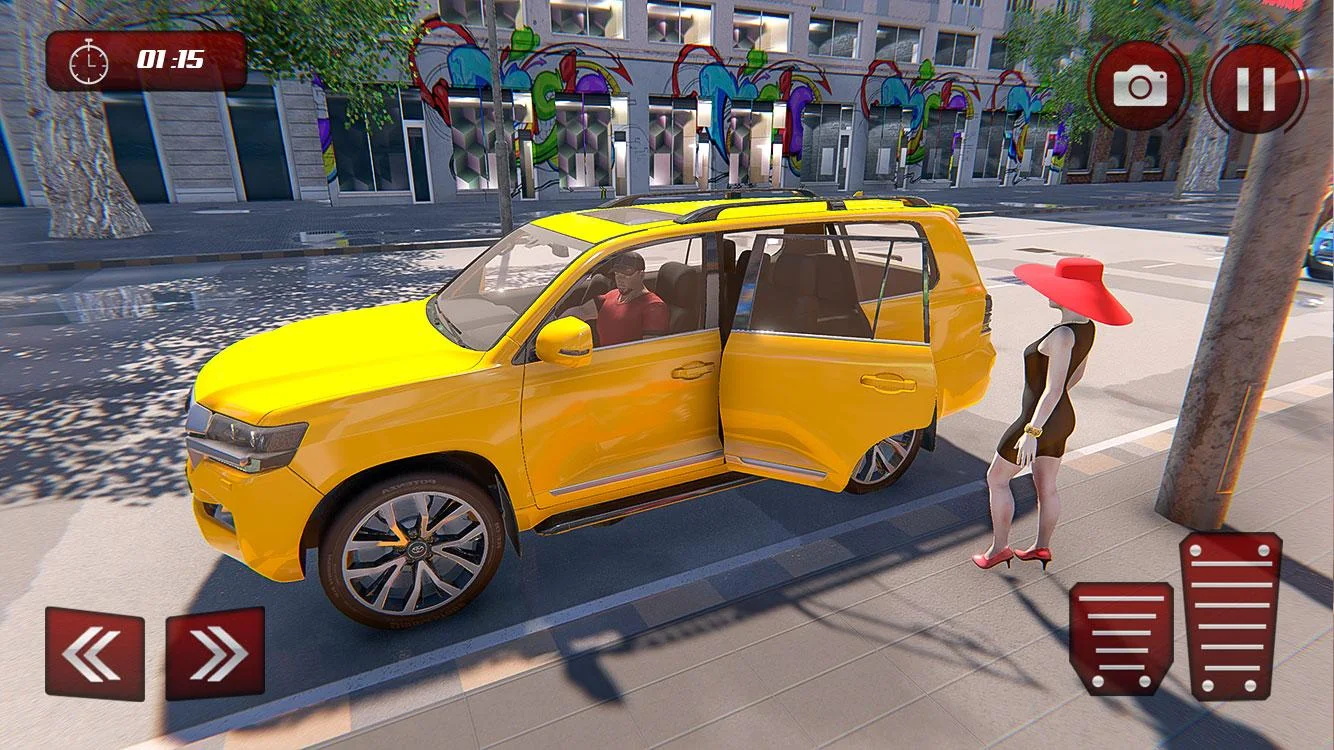Select the camera snapshot button top right

[x=1140, y=85]
